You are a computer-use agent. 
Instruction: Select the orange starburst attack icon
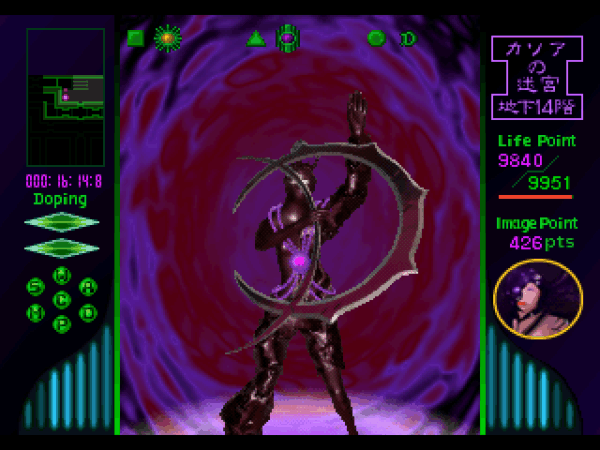pos(167,39)
